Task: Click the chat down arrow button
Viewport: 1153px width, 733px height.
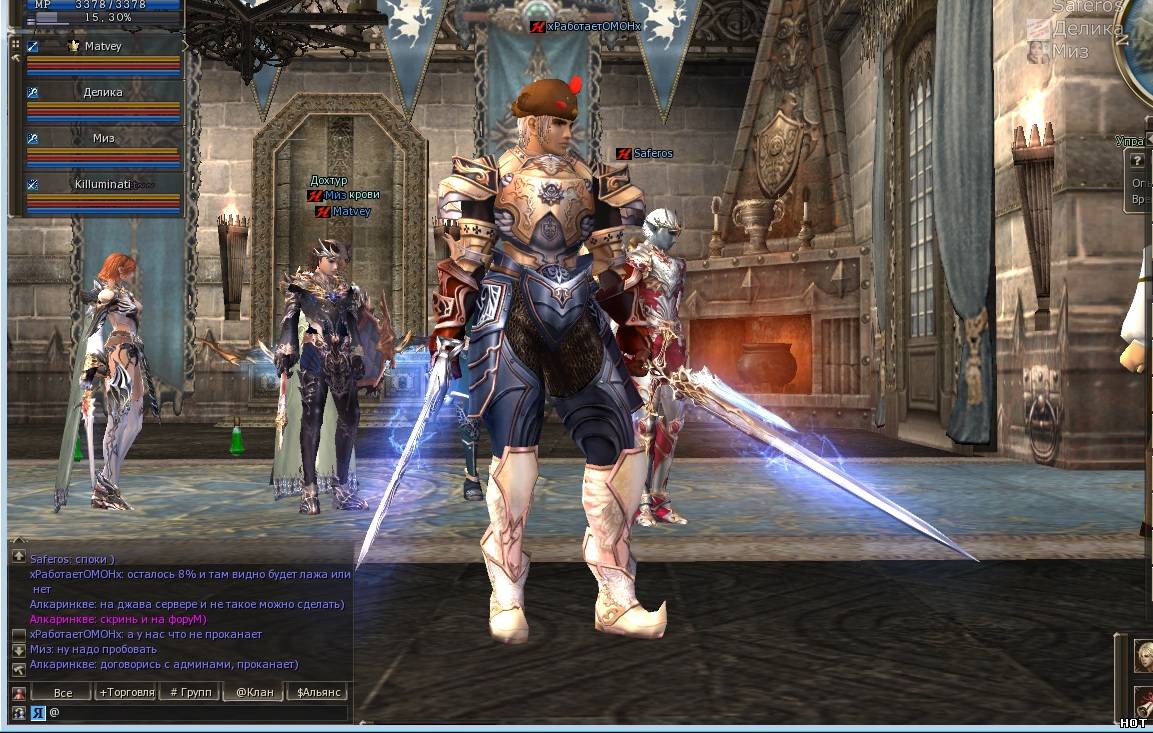Action: [x=18, y=650]
